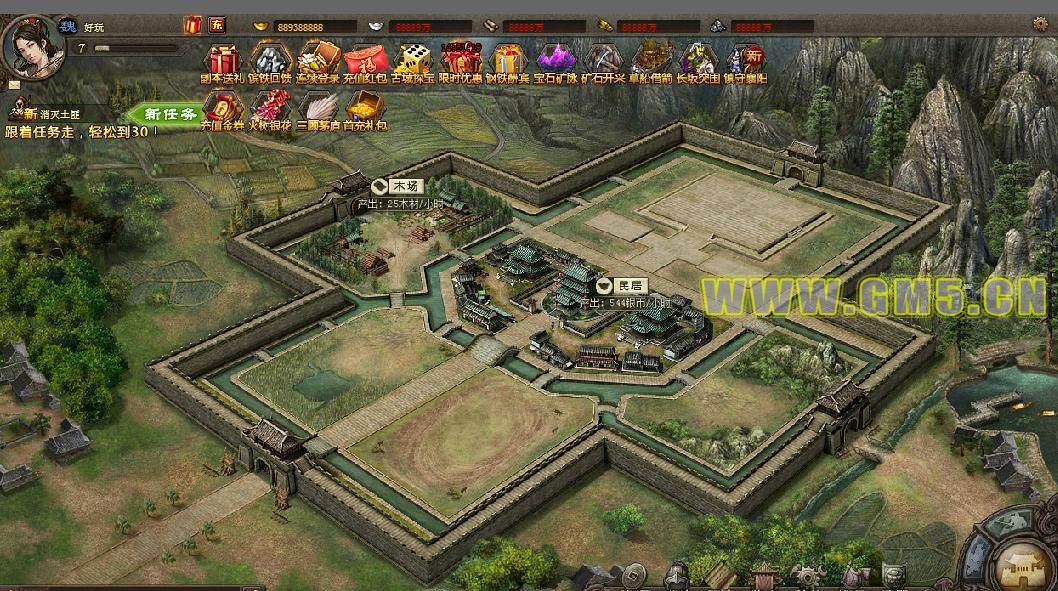The width and height of the screenshot is (1058, 591).
Task: Open the 火树银花 fireworks event
Action: (x=270, y=110)
